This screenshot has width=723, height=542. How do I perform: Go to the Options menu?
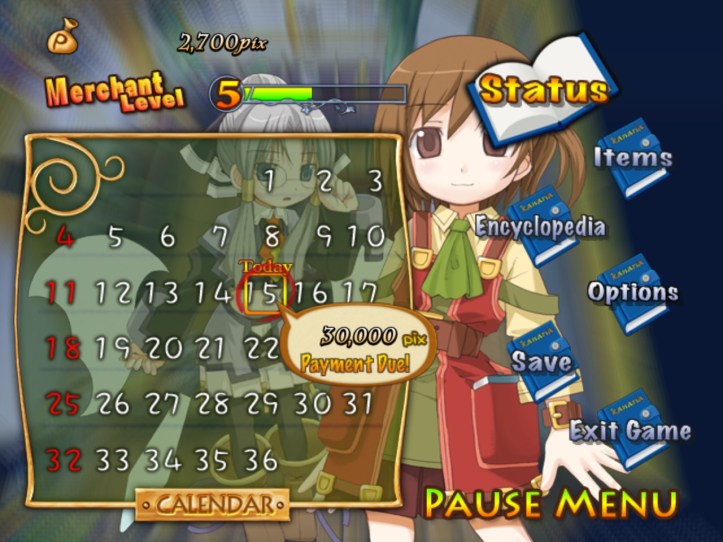(x=633, y=292)
